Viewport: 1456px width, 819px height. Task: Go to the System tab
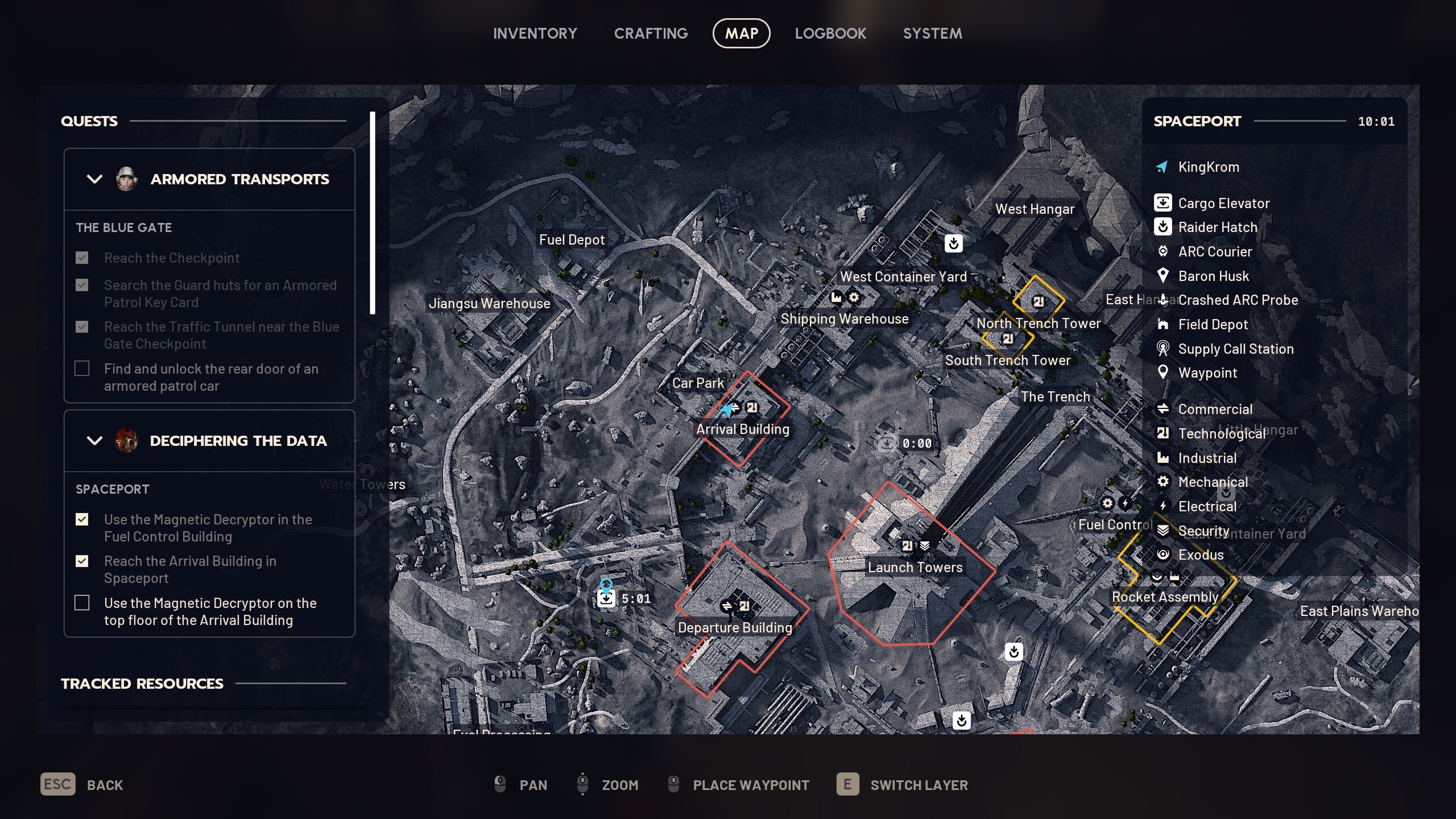(932, 34)
